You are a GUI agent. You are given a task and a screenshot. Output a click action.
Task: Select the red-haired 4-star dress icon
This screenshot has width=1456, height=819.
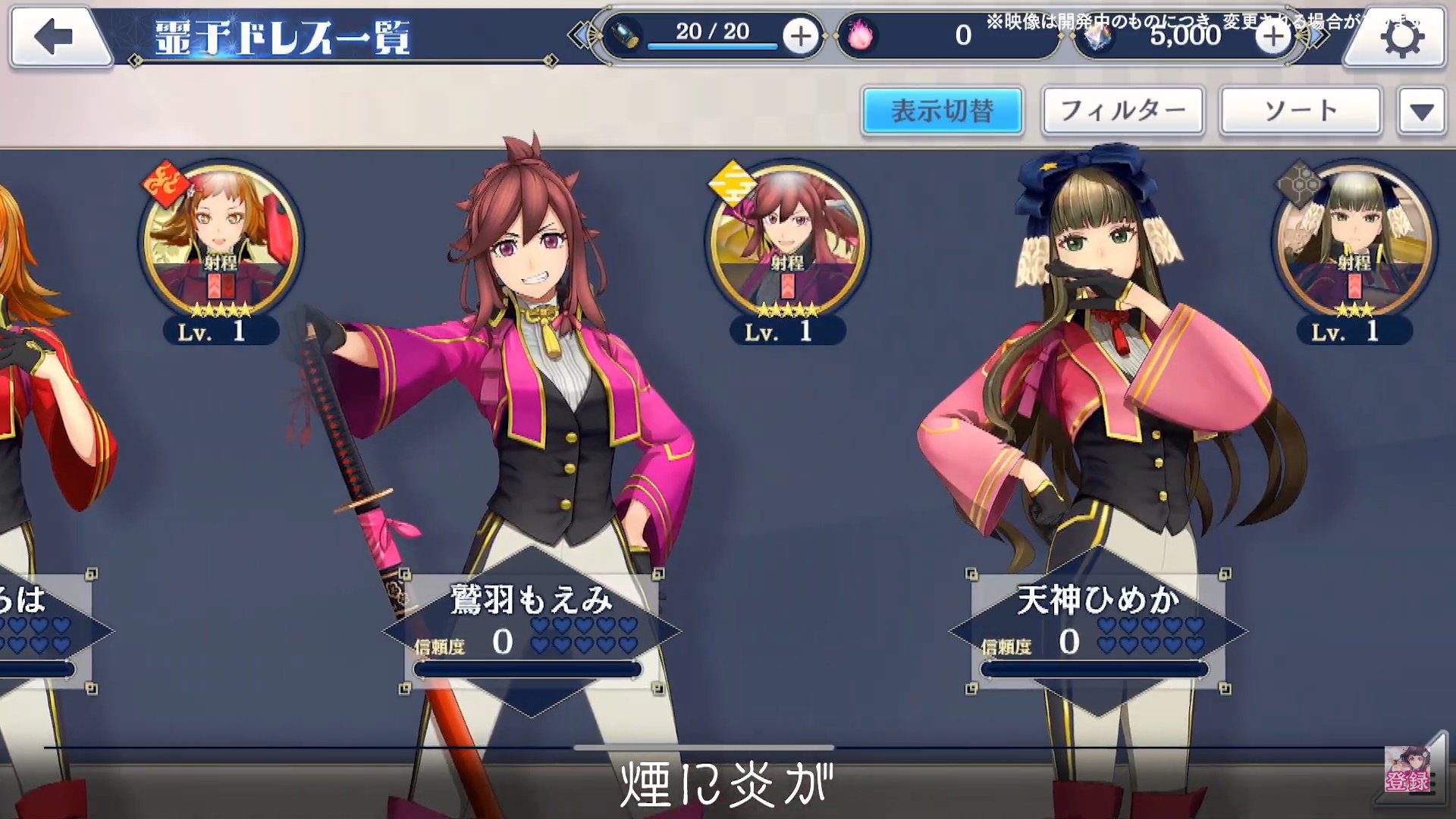tap(786, 243)
